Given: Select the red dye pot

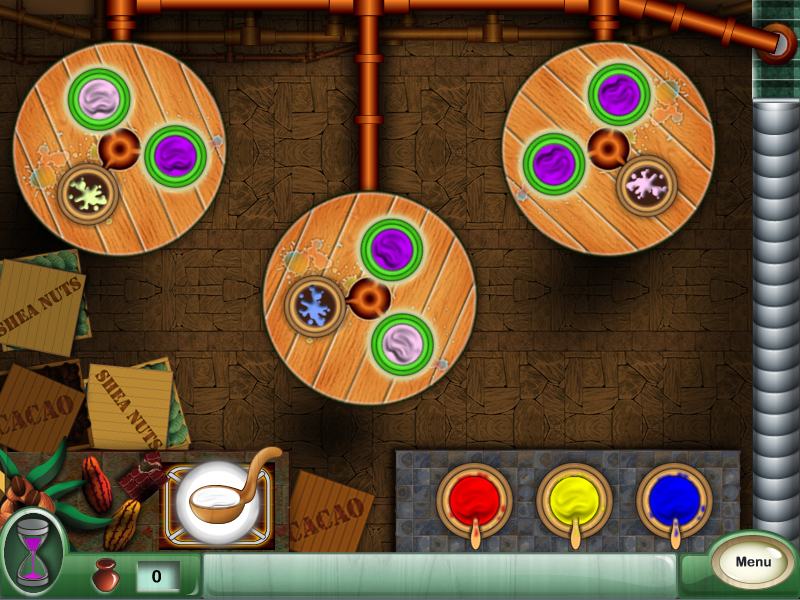Looking at the screenshot, I should (x=474, y=497).
